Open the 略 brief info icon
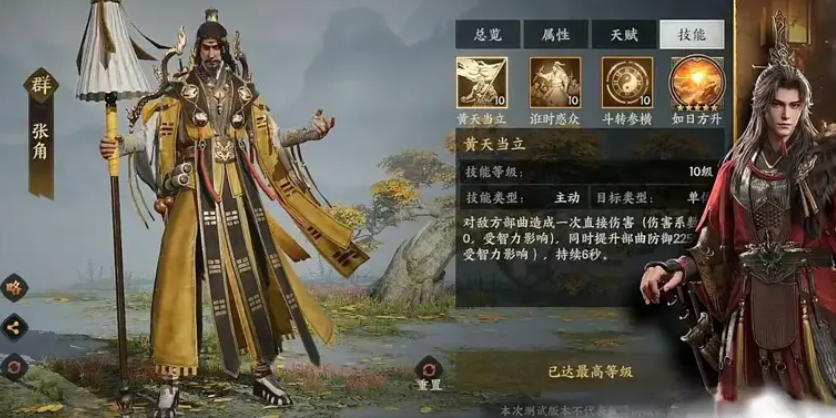 point(14,287)
